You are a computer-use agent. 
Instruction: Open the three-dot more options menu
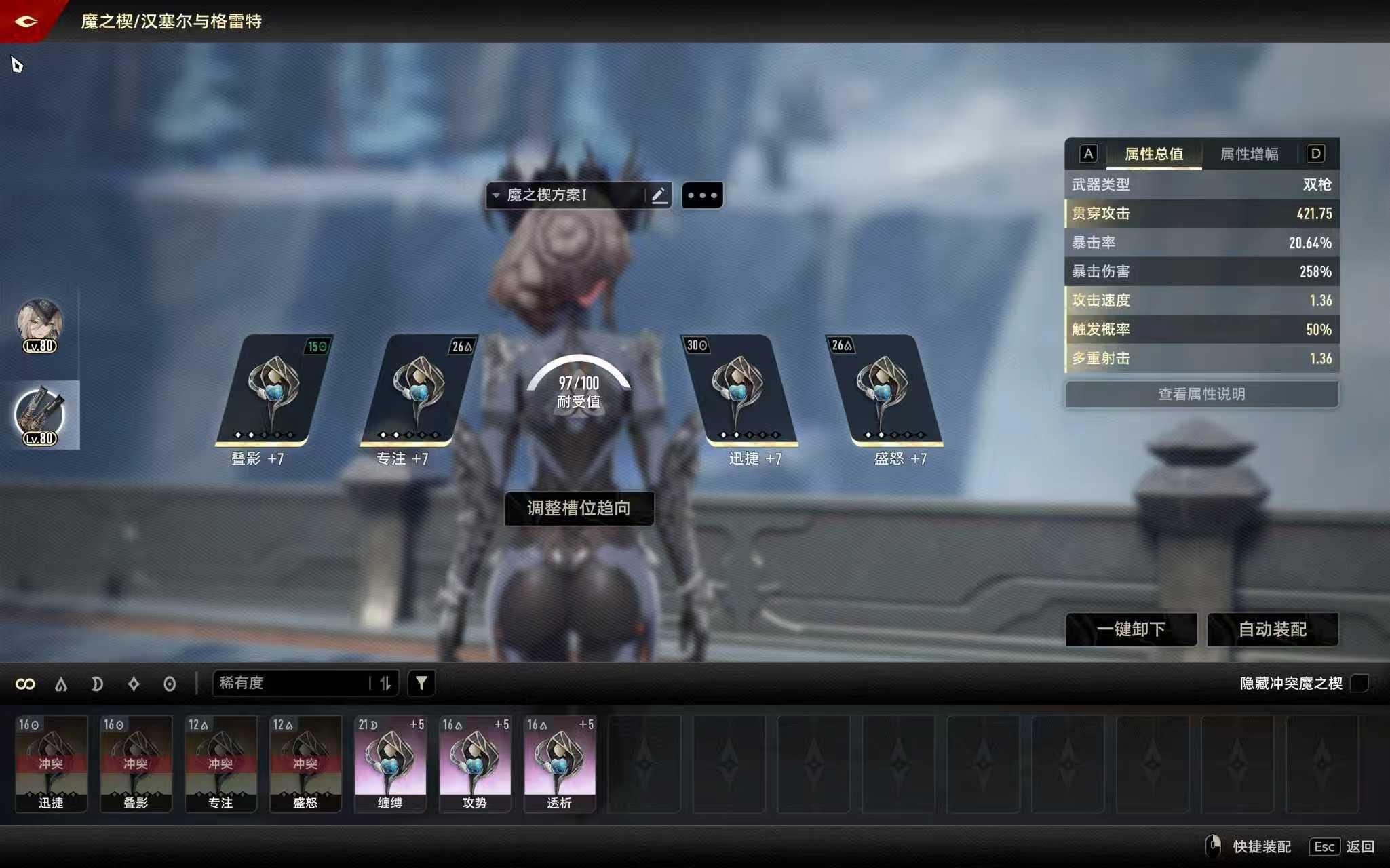pos(702,195)
